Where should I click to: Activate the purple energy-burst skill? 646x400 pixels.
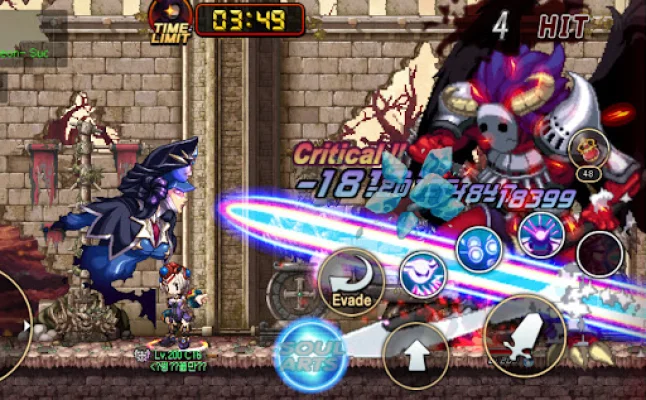click(541, 234)
